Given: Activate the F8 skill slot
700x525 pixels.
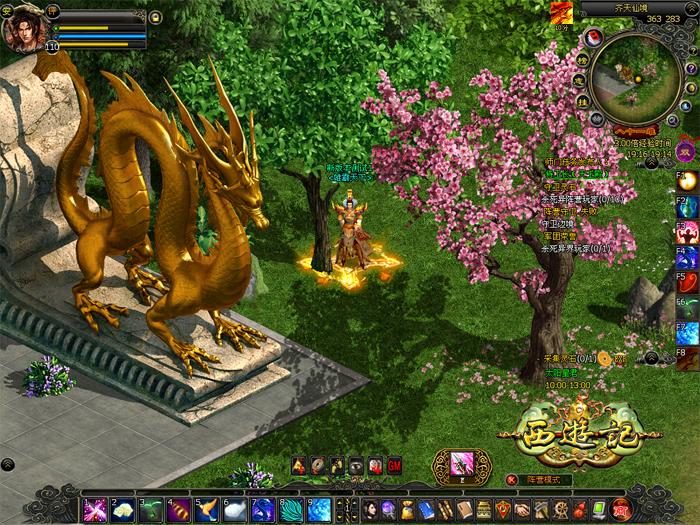Looking at the screenshot, I should click(x=687, y=358).
